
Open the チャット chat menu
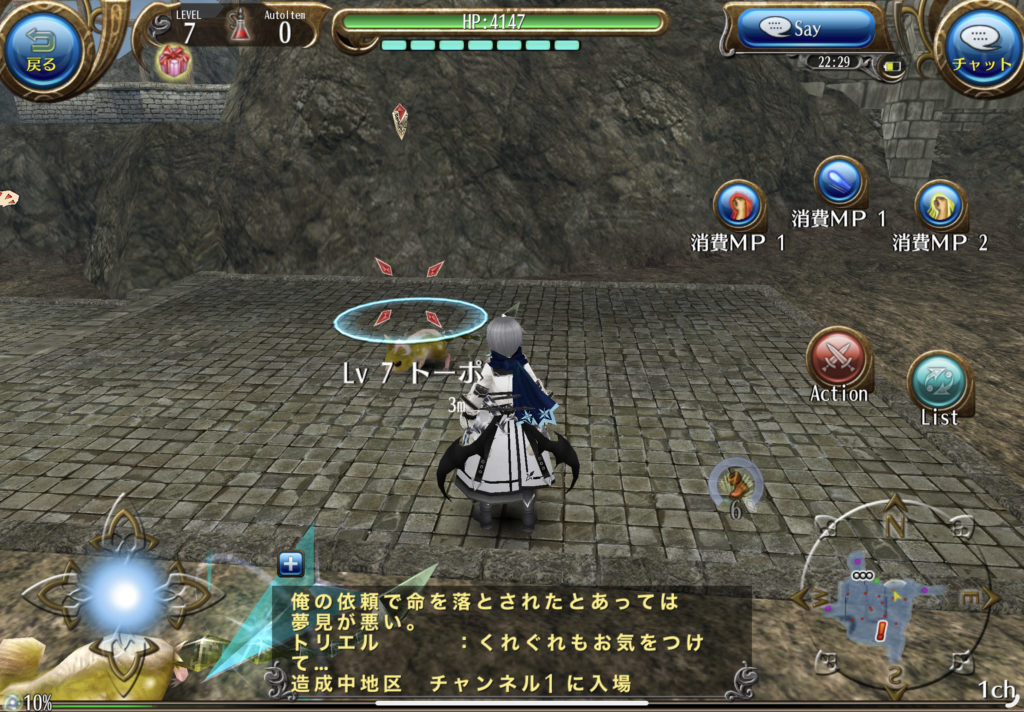pos(981,47)
